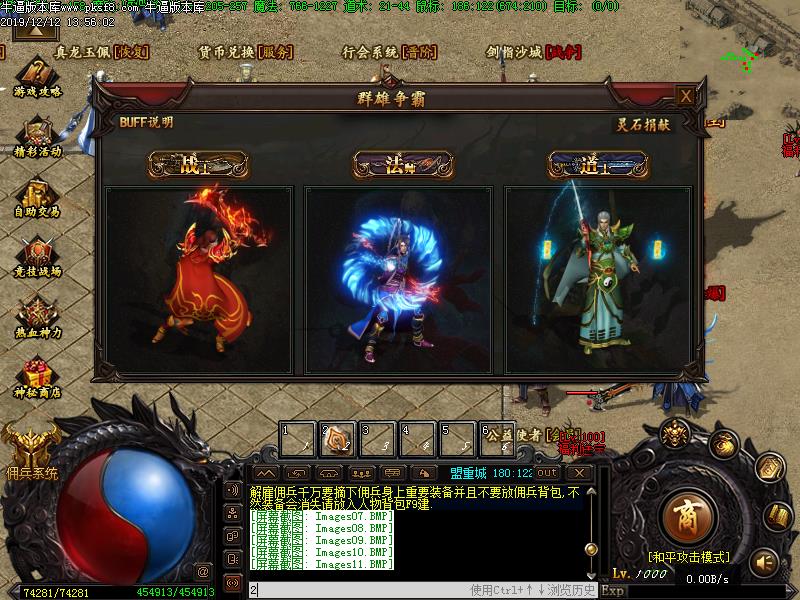
Task: Pick the 道士 taoist class button
Action: [x=598, y=165]
